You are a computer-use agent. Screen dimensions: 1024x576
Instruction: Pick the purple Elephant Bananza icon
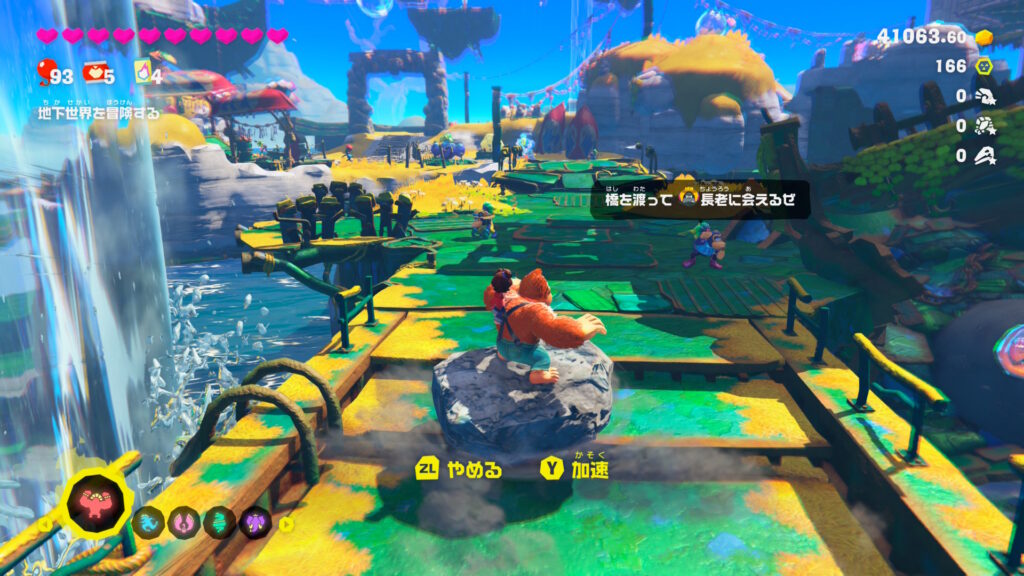coord(254,521)
